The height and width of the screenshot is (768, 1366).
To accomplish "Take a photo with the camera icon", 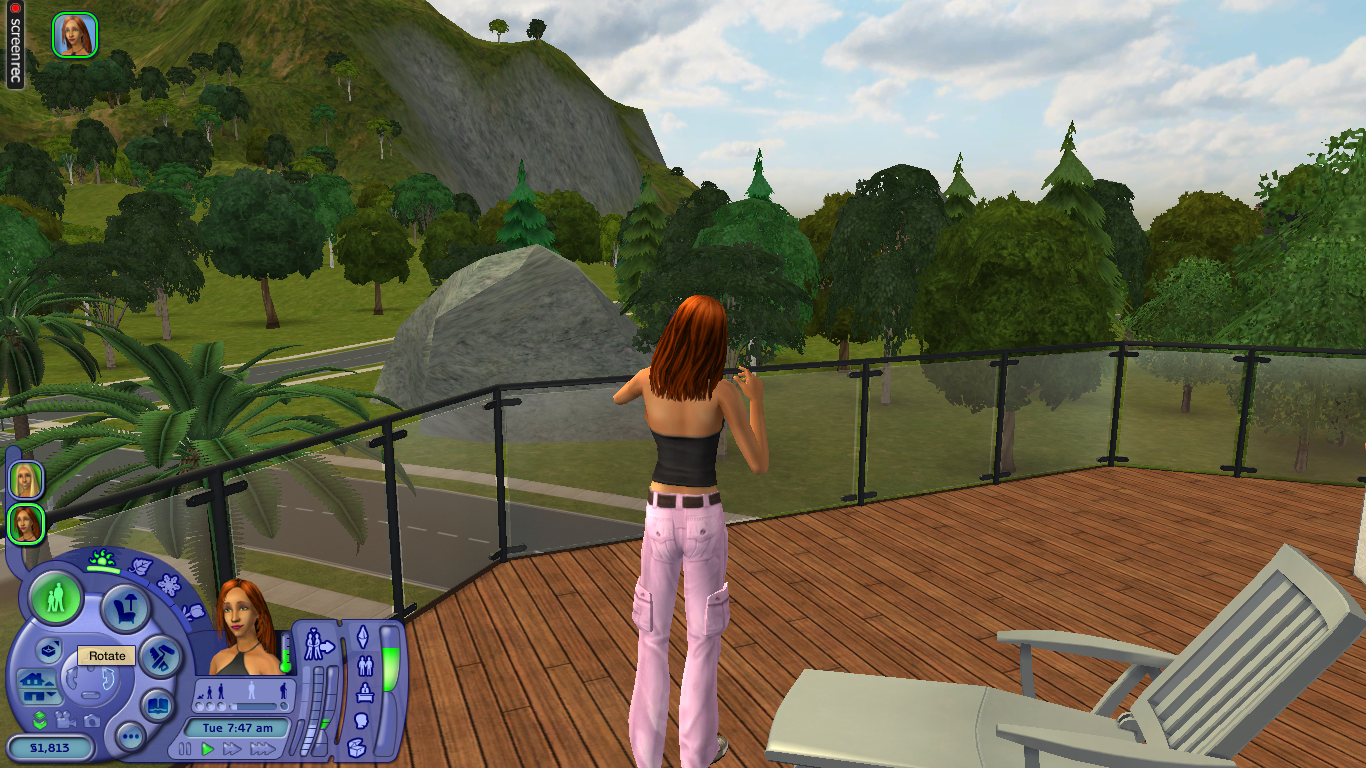I will pyautogui.click(x=91, y=722).
